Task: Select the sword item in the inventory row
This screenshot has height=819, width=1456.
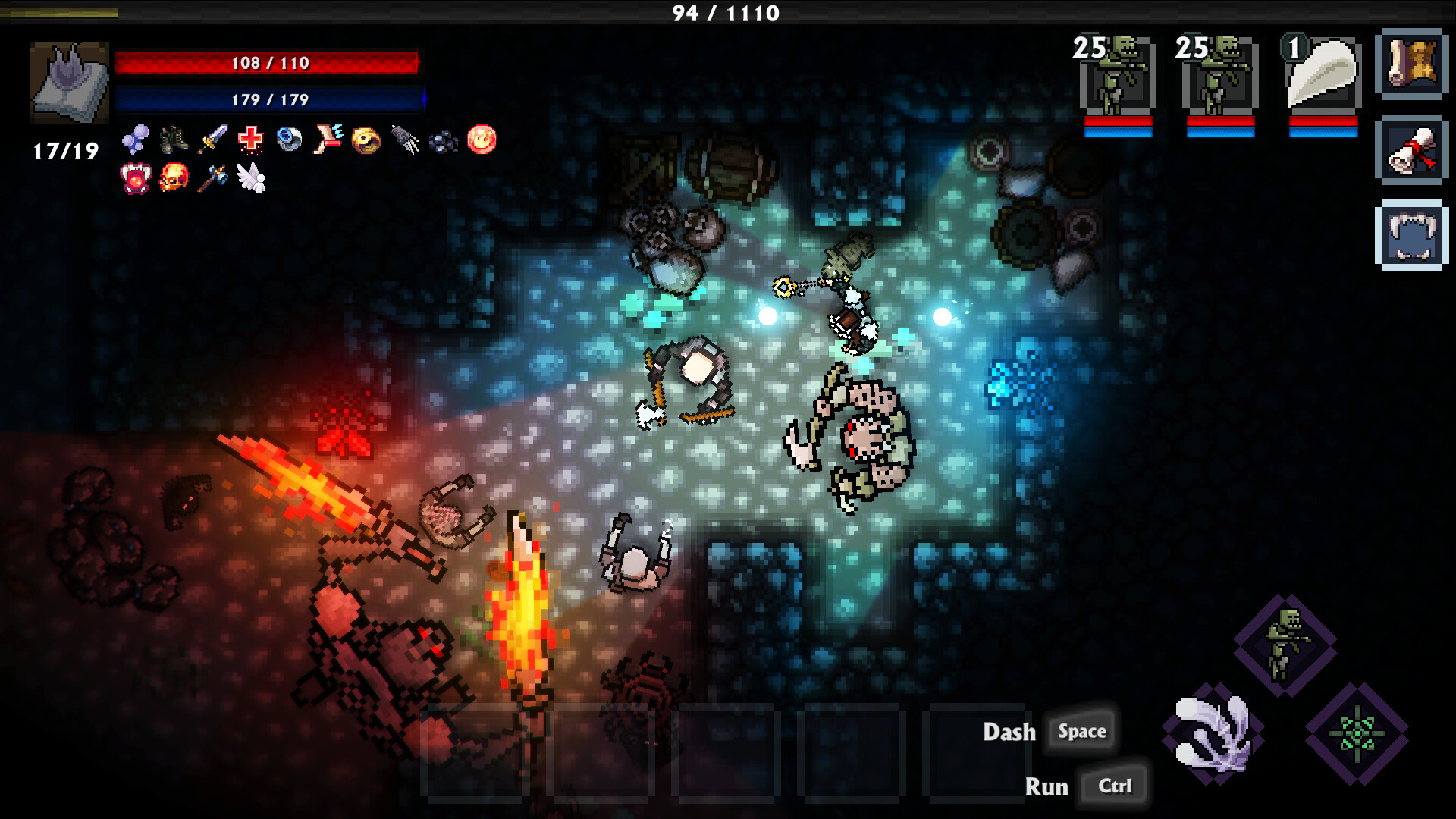Action: tap(213, 140)
